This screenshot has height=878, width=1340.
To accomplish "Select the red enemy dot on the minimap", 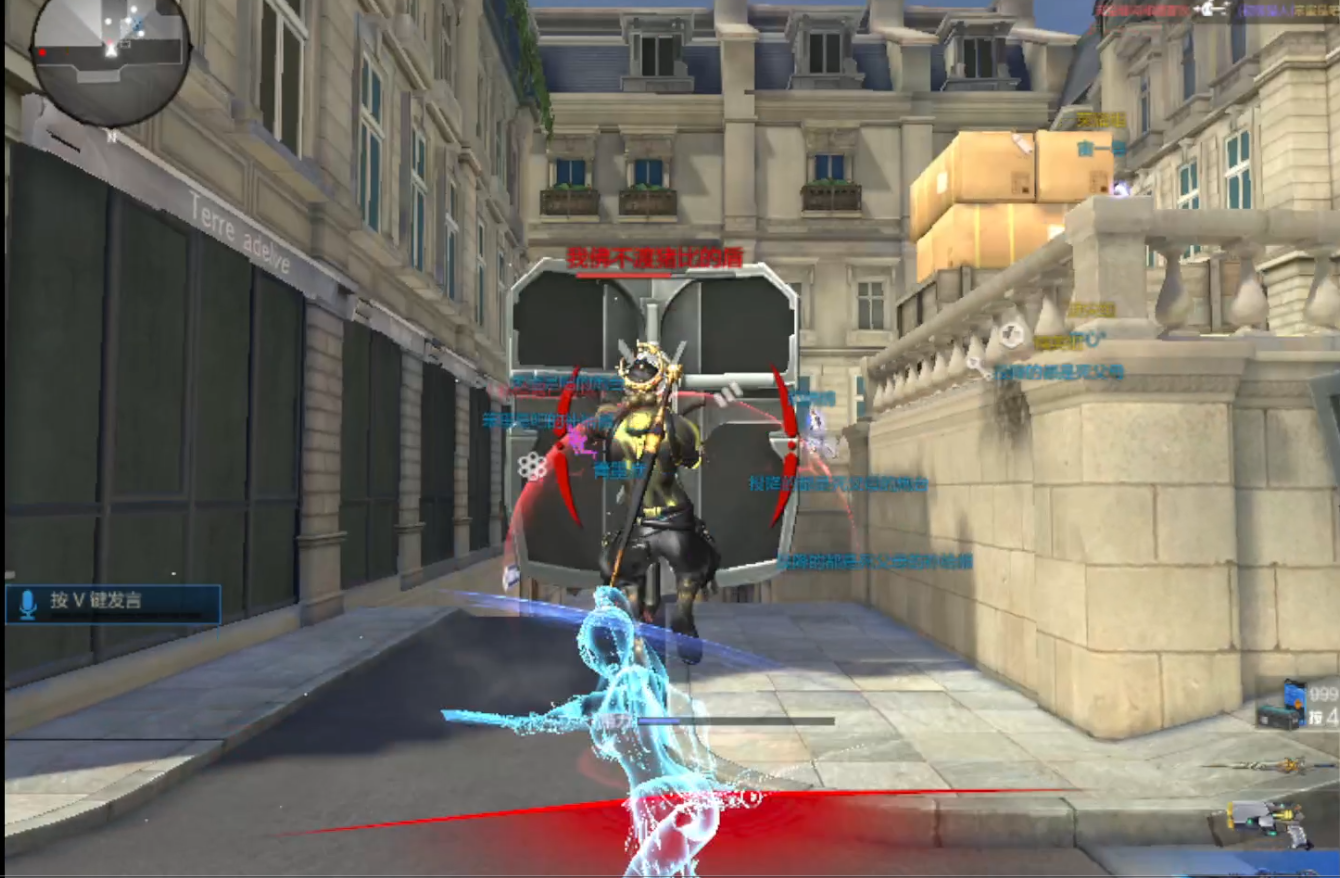I will [x=43, y=52].
